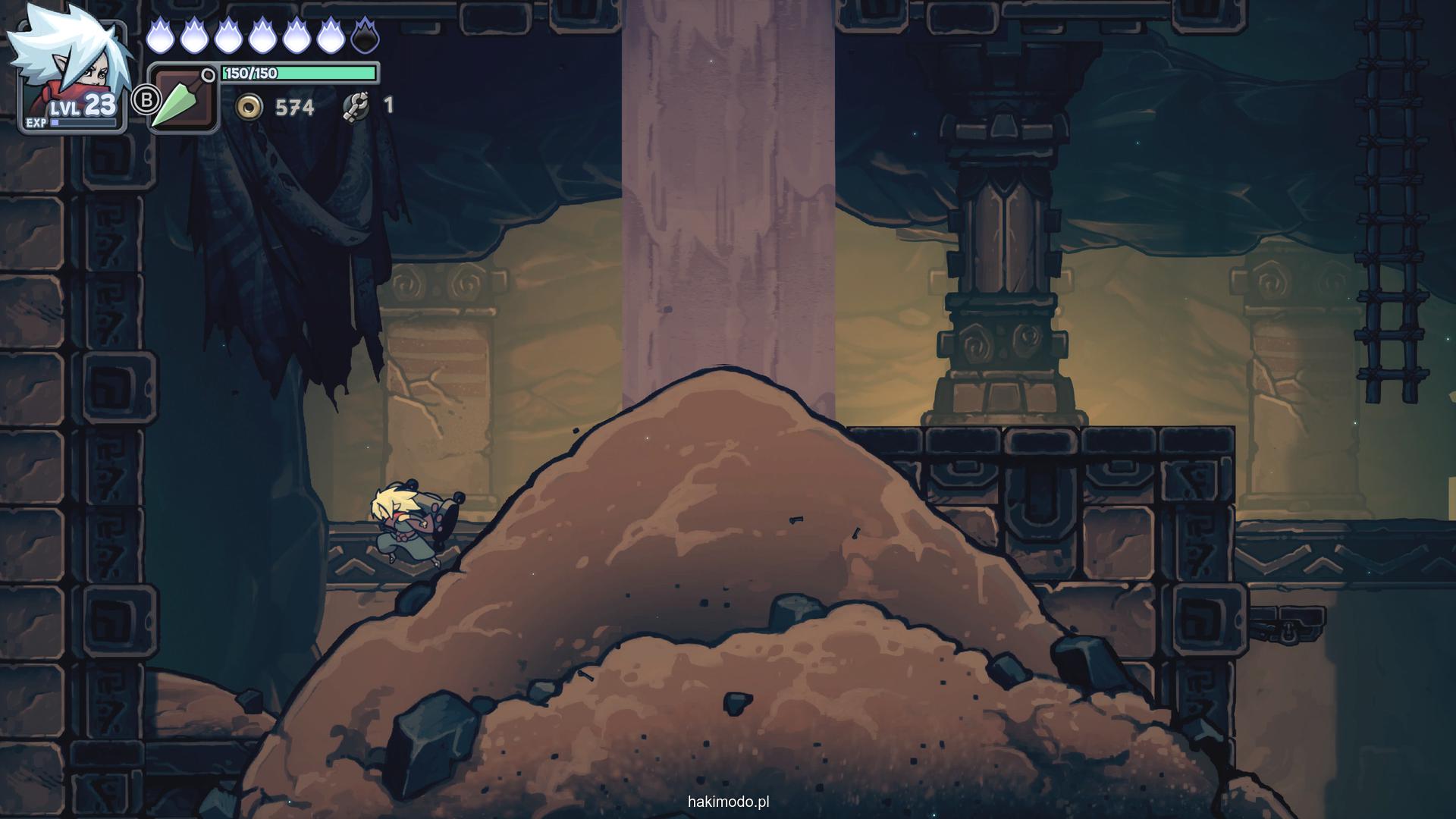Open the hakimodo.pl watermark link
This screenshot has height=819, width=1456.
728,802
